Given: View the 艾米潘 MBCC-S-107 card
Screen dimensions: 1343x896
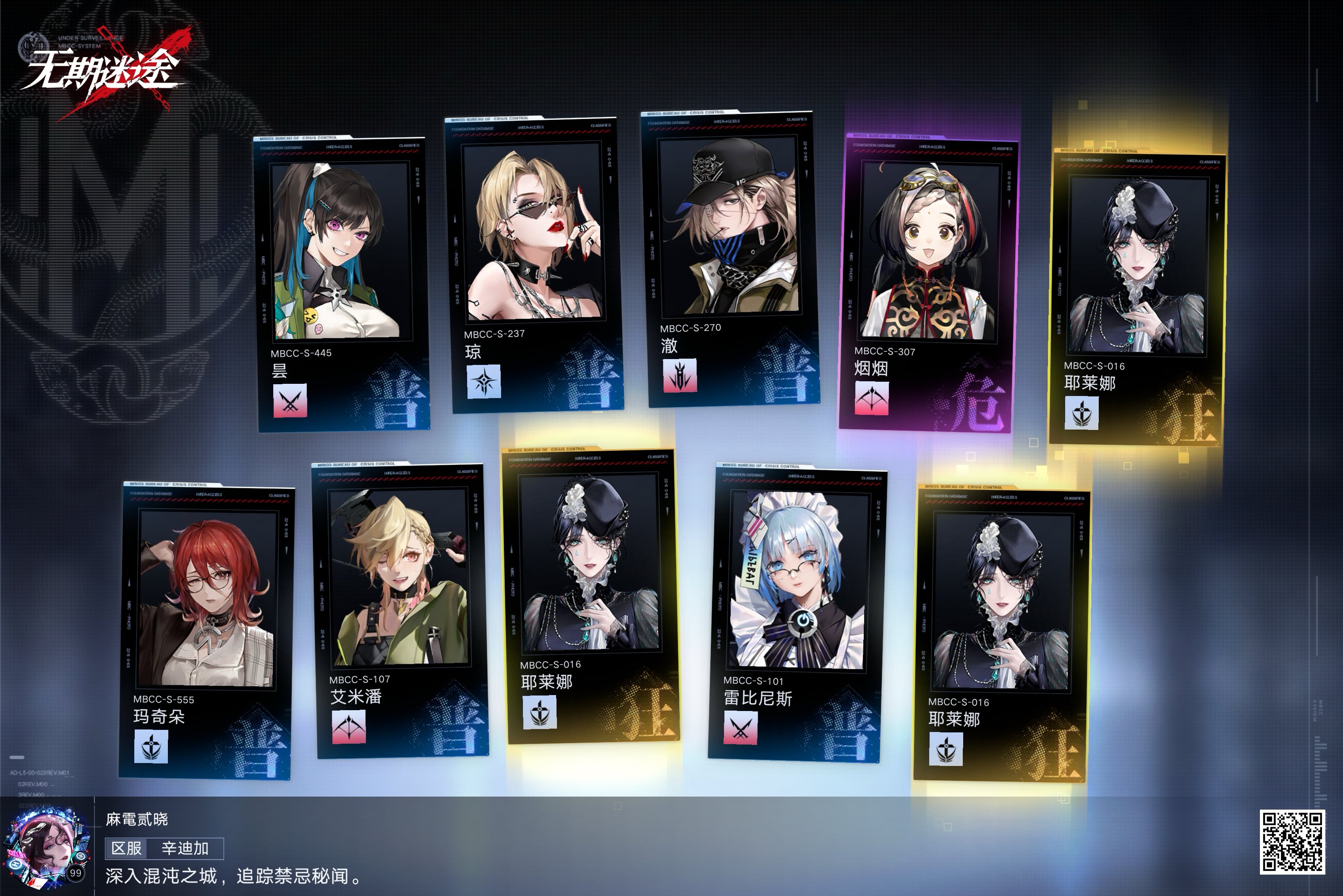Looking at the screenshot, I should (x=400, y=610).
